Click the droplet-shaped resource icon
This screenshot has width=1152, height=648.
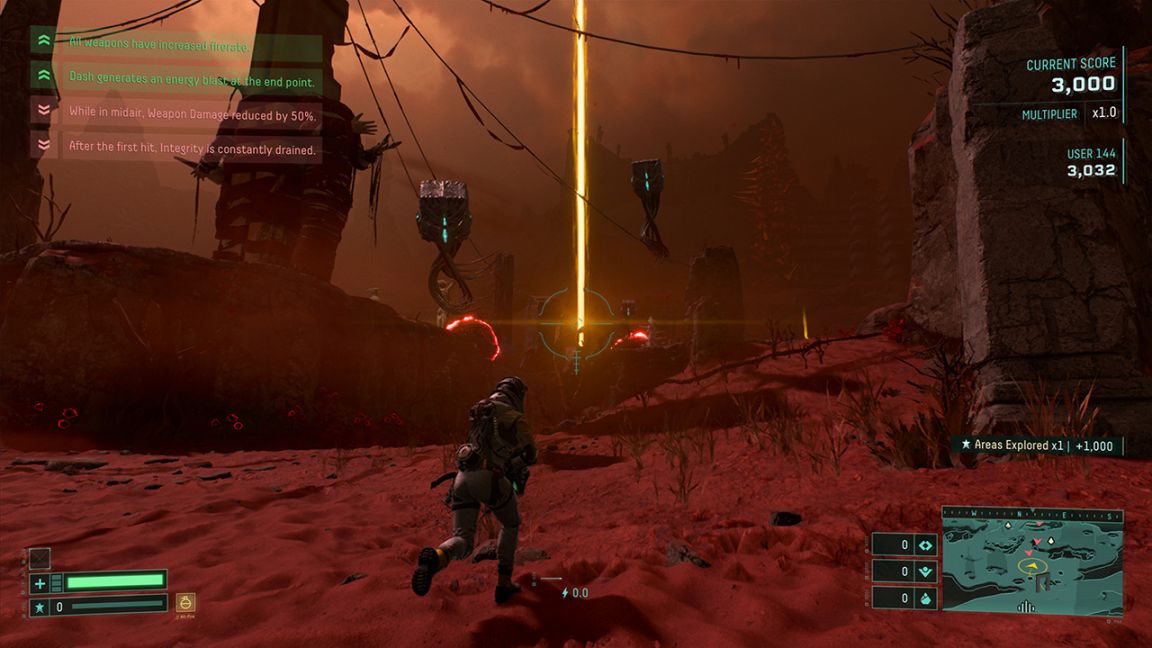[925, 598]
